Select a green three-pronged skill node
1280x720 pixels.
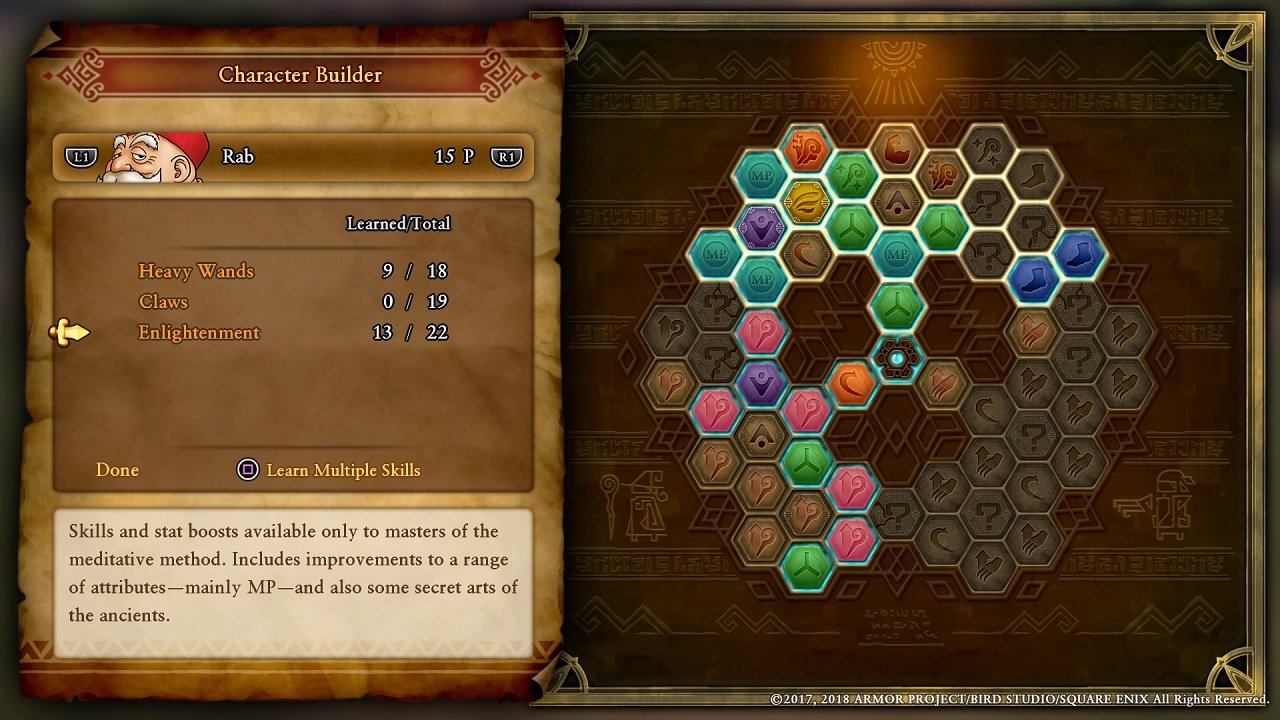898,305
